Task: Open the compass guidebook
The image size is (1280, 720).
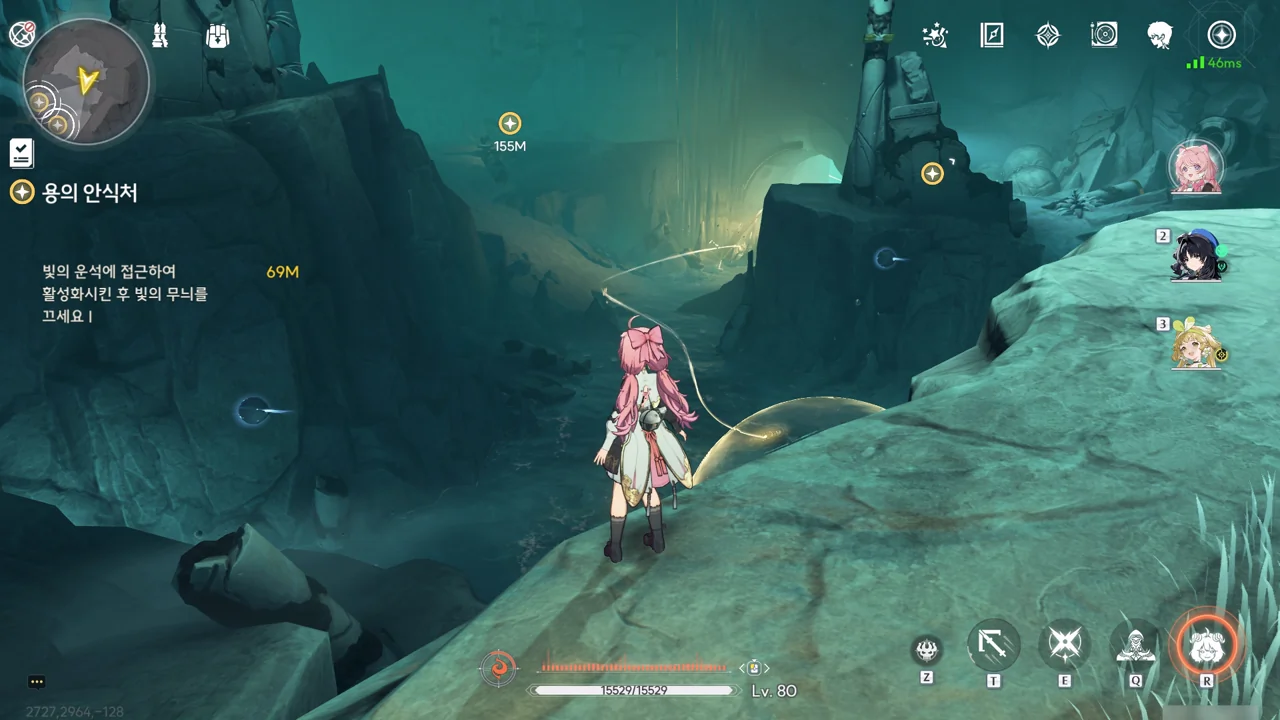Action: [x=991, y=36]
